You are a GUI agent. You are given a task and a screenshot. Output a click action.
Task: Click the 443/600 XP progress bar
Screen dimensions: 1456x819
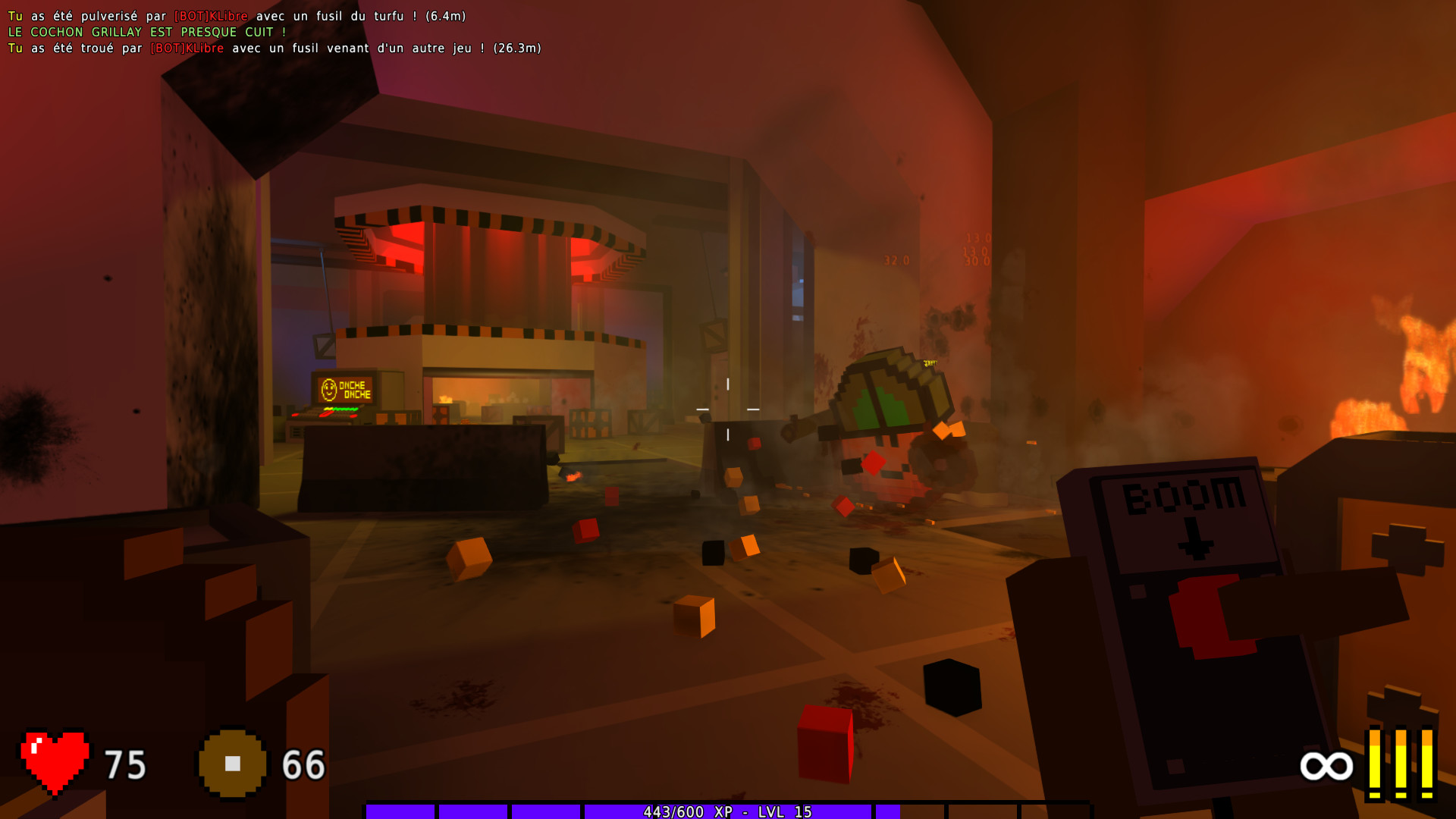click(728, 812)
